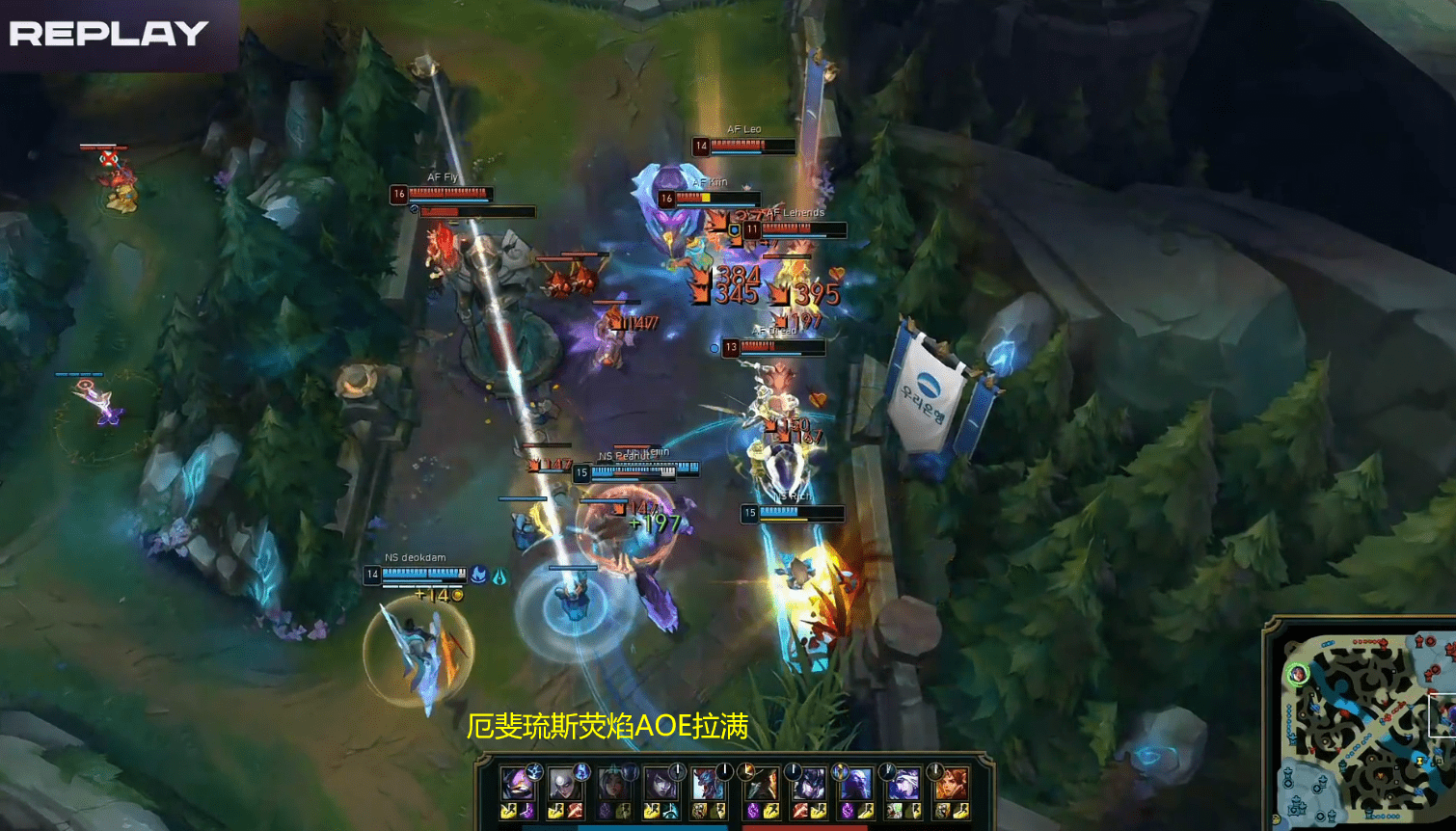Click the green-ringed champion marker on the minimap
Image resolution: width=1456 pixels, height=831 pixels.
(1298, 674)
